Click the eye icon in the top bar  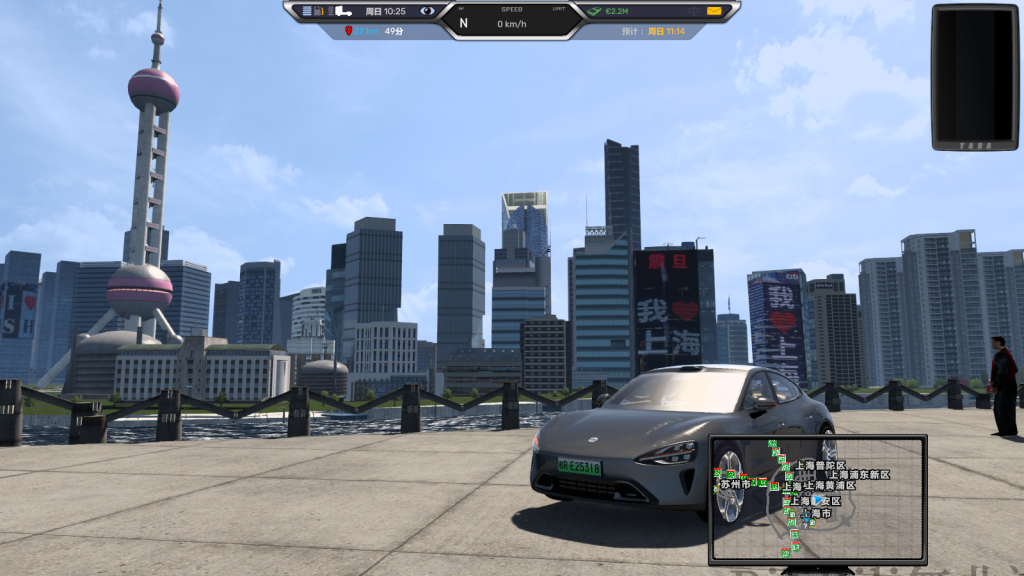pyautogui.click(x=428, y=11)
